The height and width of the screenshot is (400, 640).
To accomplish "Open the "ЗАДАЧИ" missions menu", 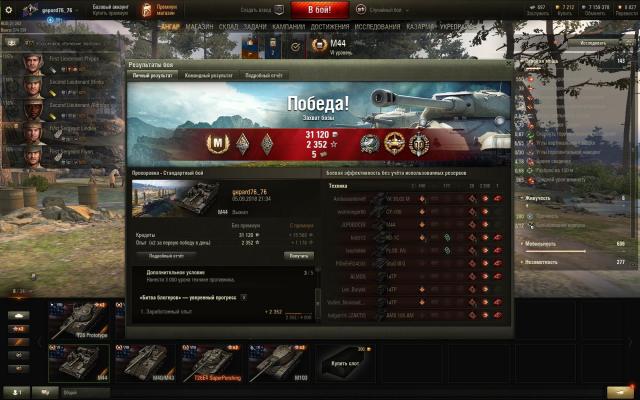I will pos(254,27).
